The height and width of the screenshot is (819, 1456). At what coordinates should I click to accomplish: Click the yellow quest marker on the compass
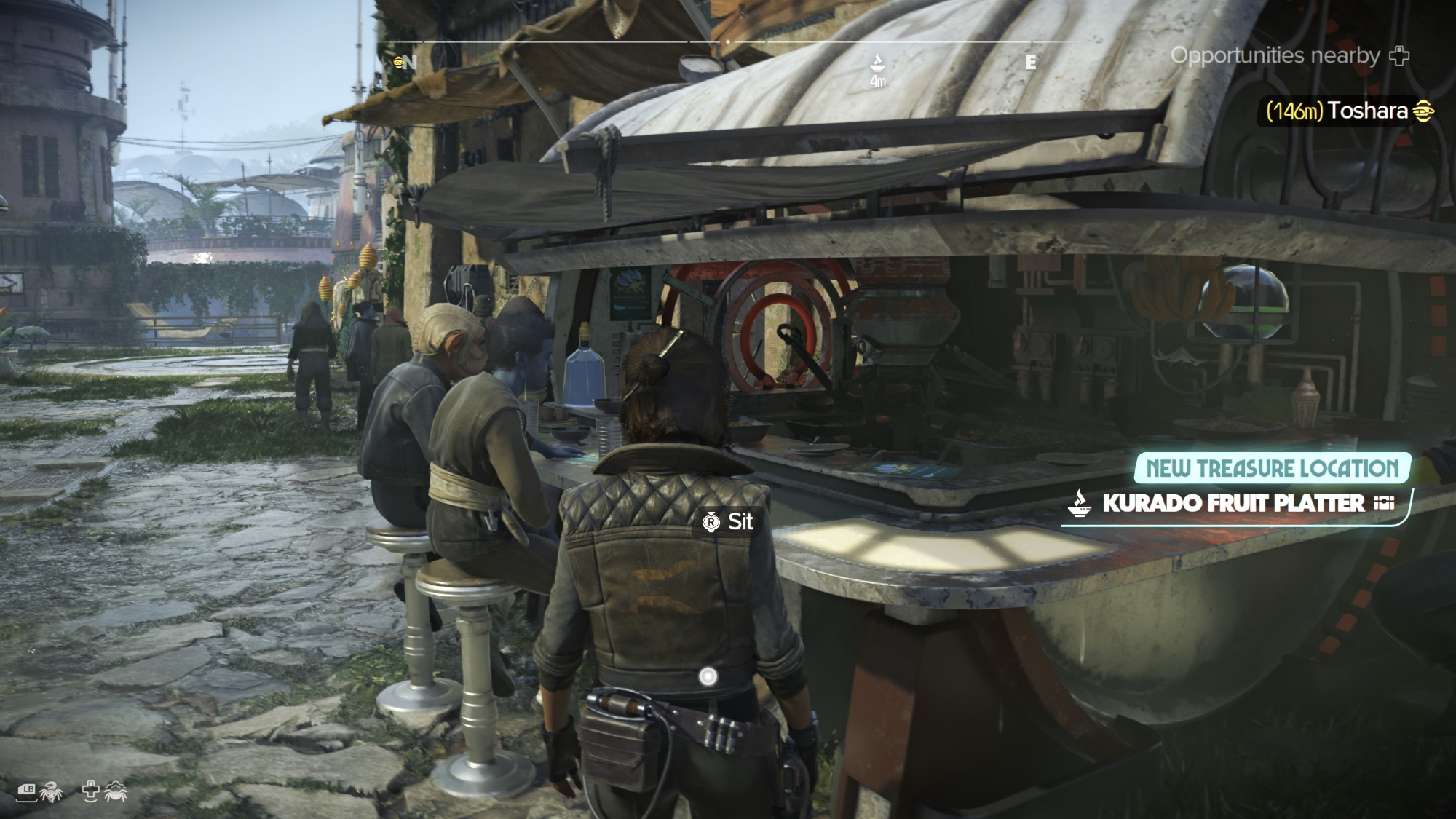click(398, 63)
